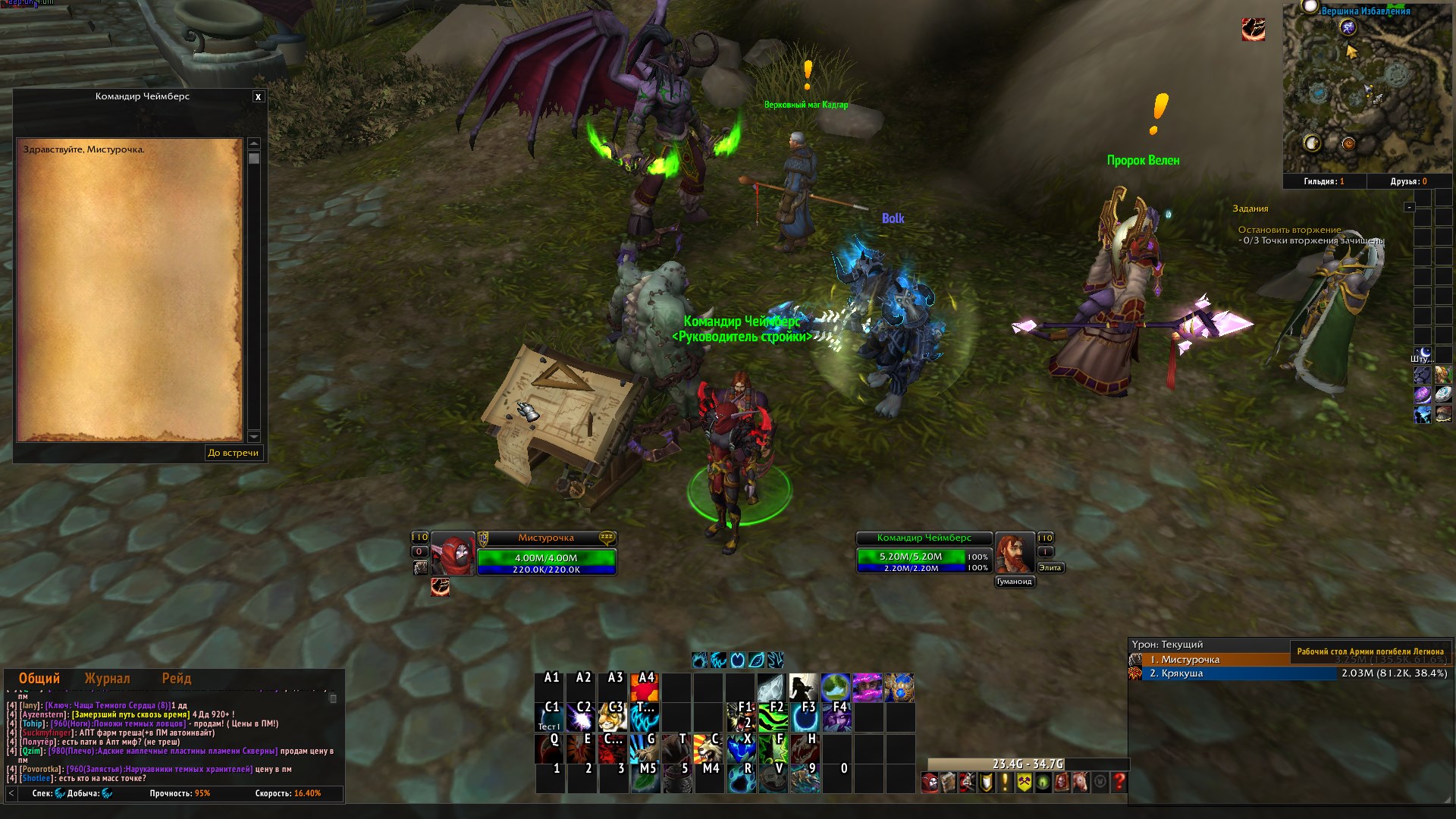Screen dimensions: 1456x819
Task: Collapse the Задания quest tracker
Action: click(x=1409, y=207)
